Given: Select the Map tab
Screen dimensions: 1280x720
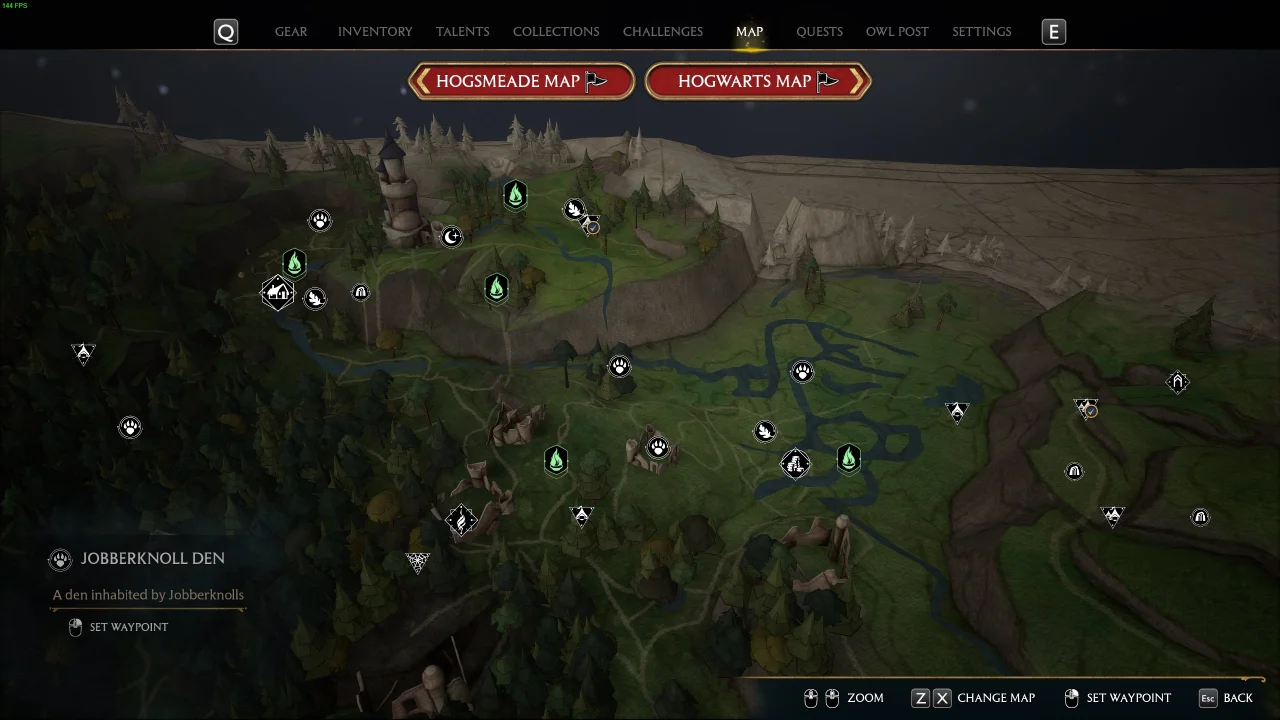Looking at the screenshot, I should 749,32.
